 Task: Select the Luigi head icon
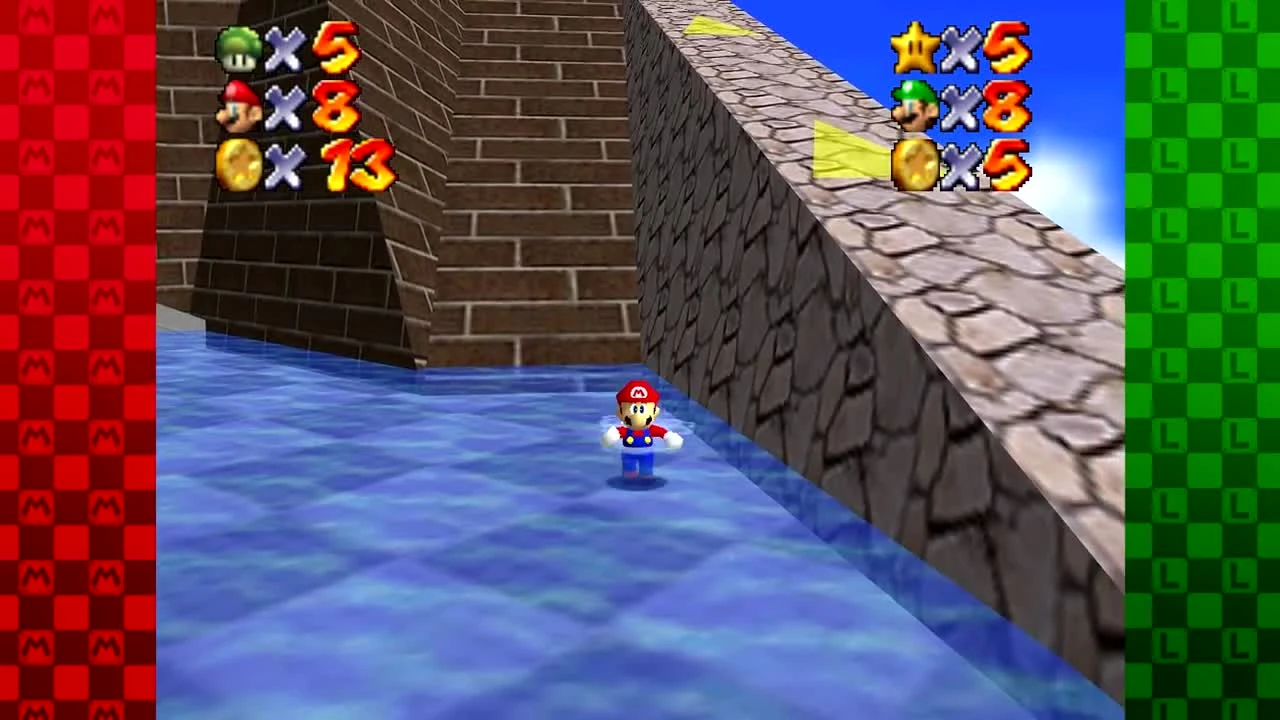[915, 105]
